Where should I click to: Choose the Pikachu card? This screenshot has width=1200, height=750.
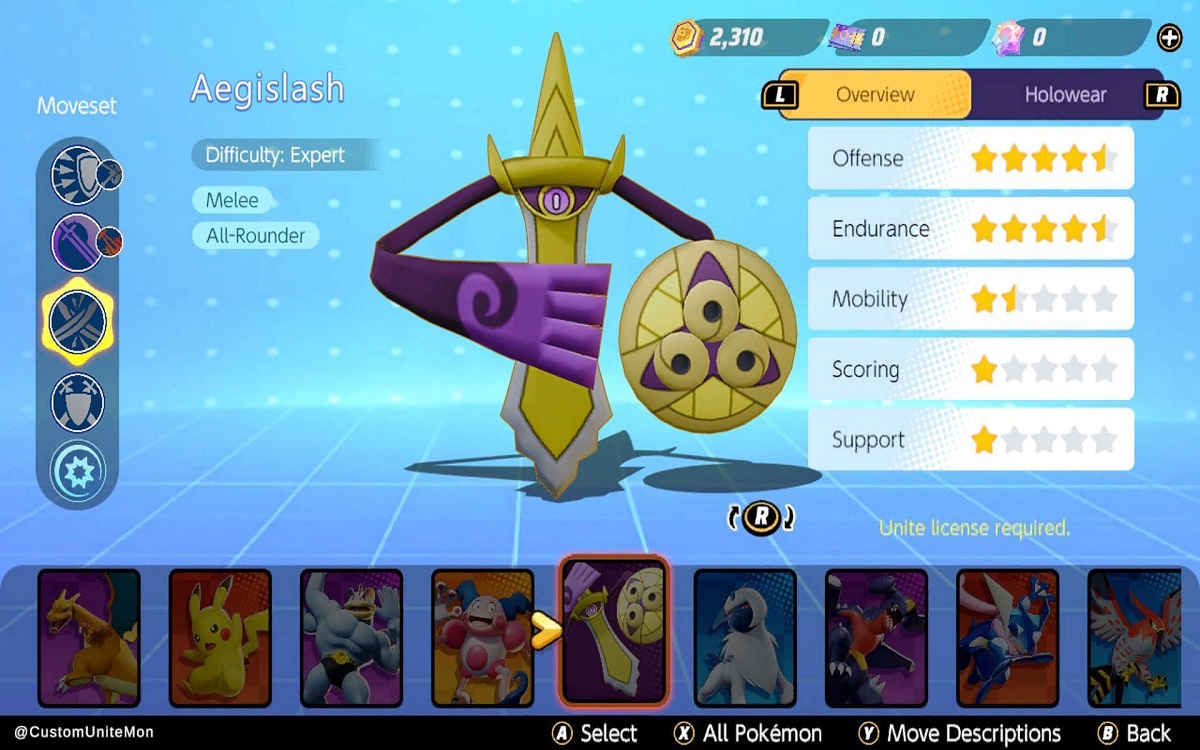220,637
